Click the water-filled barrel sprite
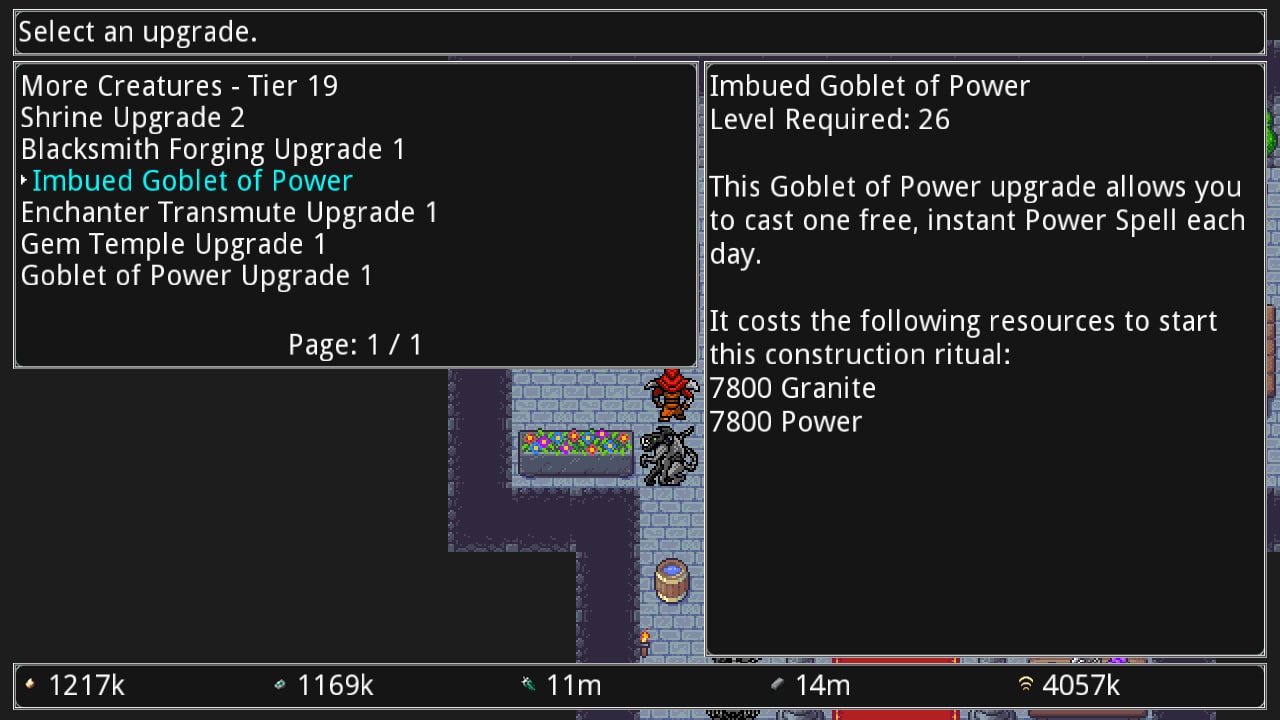 pyautogui.click(x=671, y=580)
